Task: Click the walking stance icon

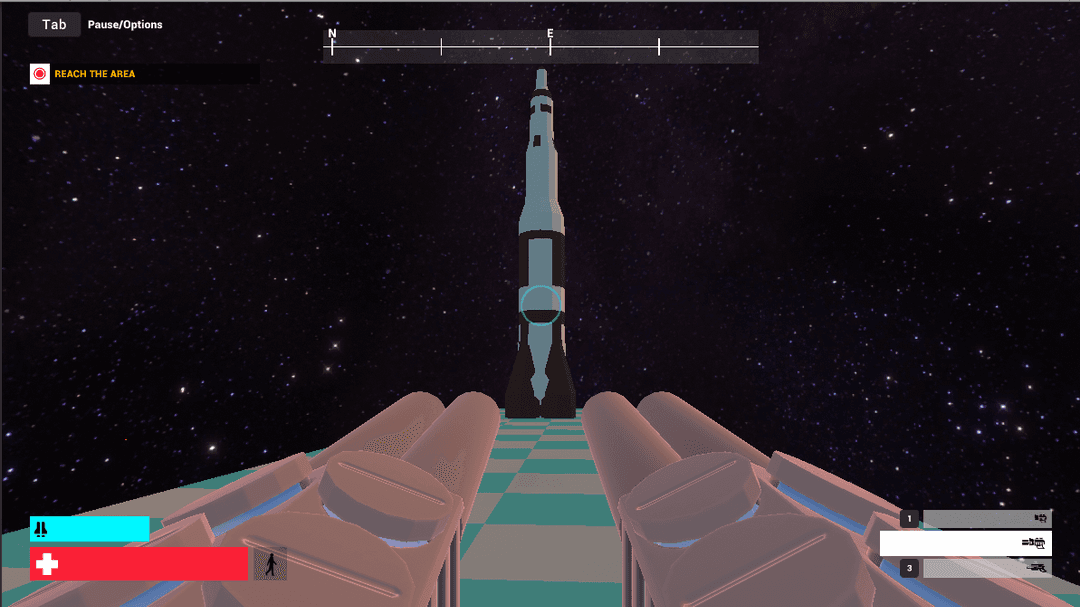Action: (x=270, y=564)
